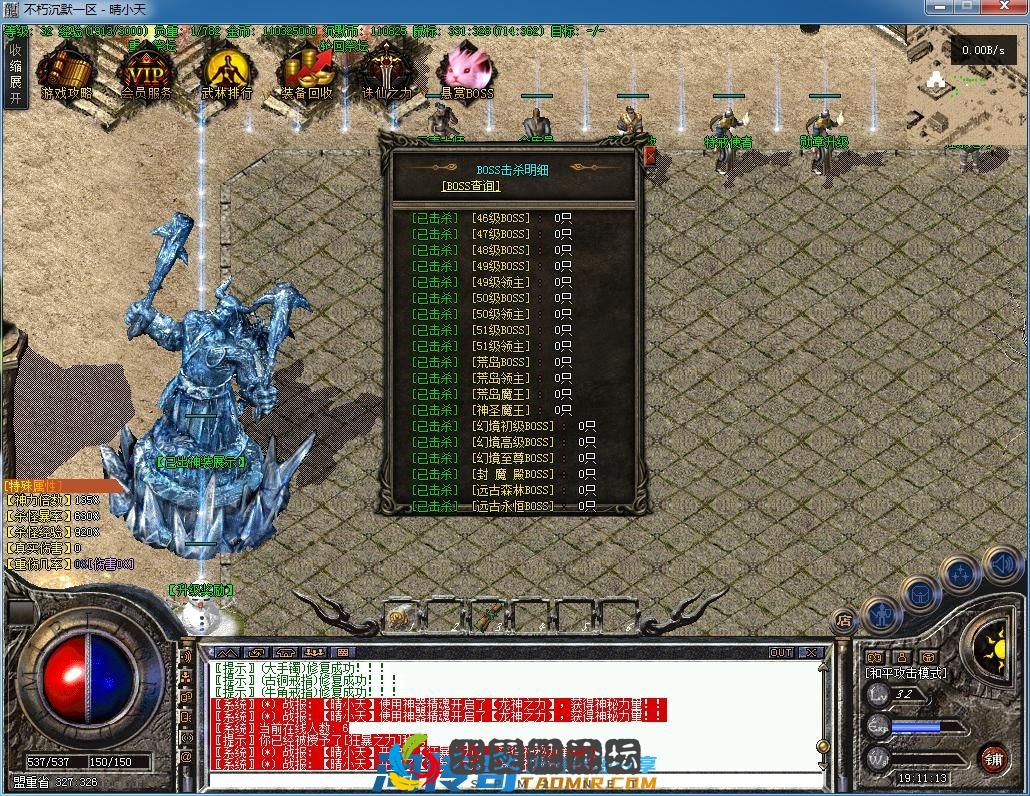Open the red 铺 stall button
This screenshot has width=1030, height=796.
tap(992, 757)
